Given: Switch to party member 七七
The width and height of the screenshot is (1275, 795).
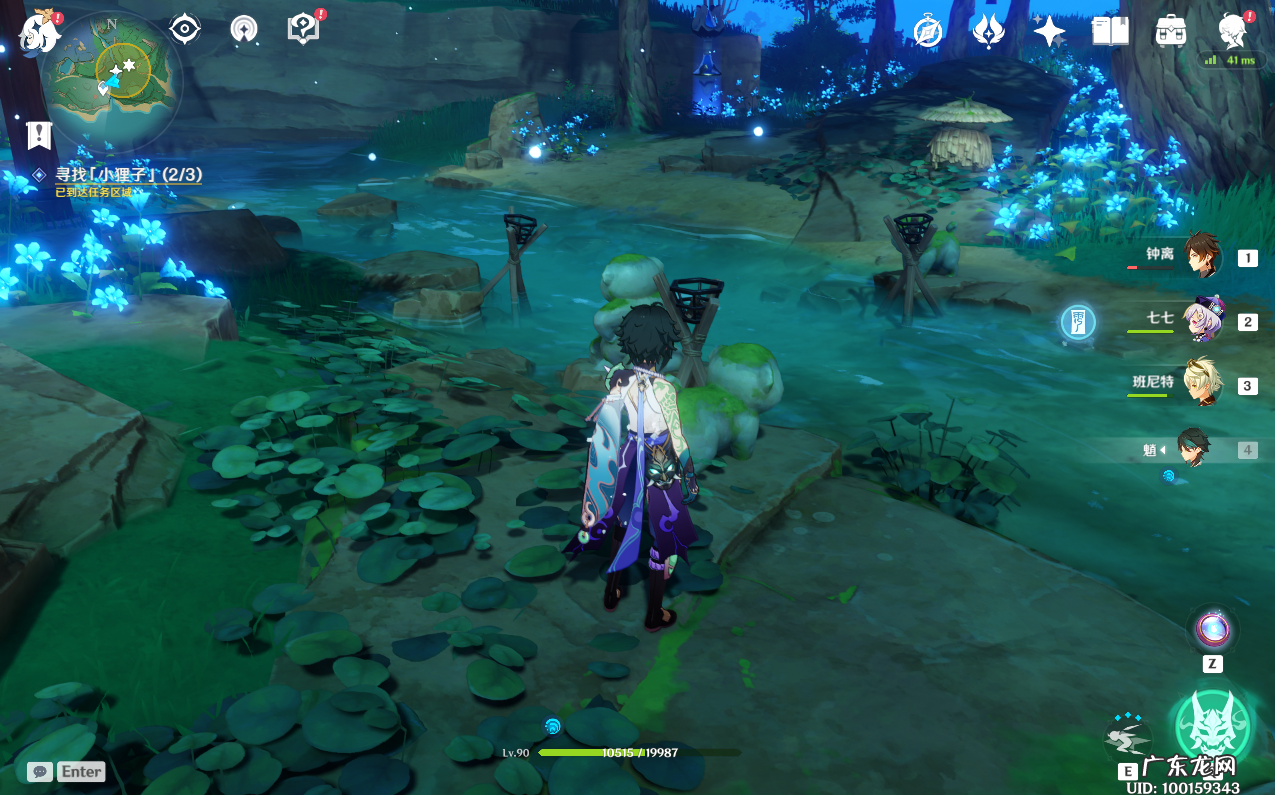Looking at the screenshot, I should click(x=1202, y=321).
